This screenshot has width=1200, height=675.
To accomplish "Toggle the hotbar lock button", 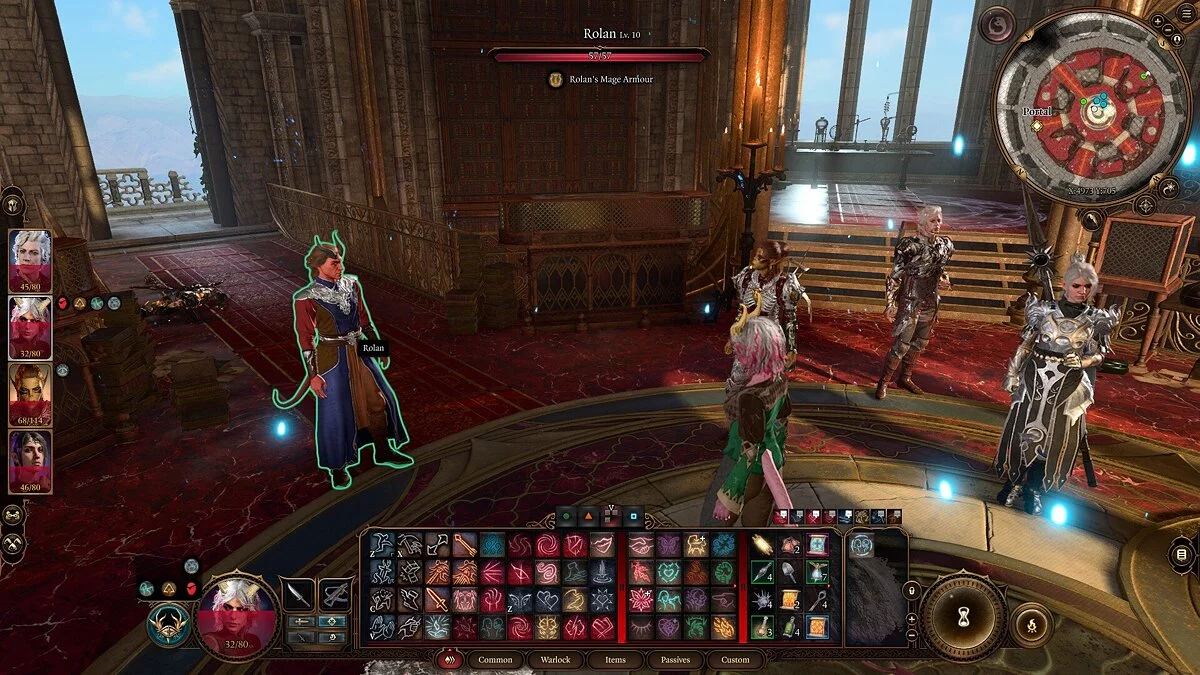I will (x=911, y=591).
